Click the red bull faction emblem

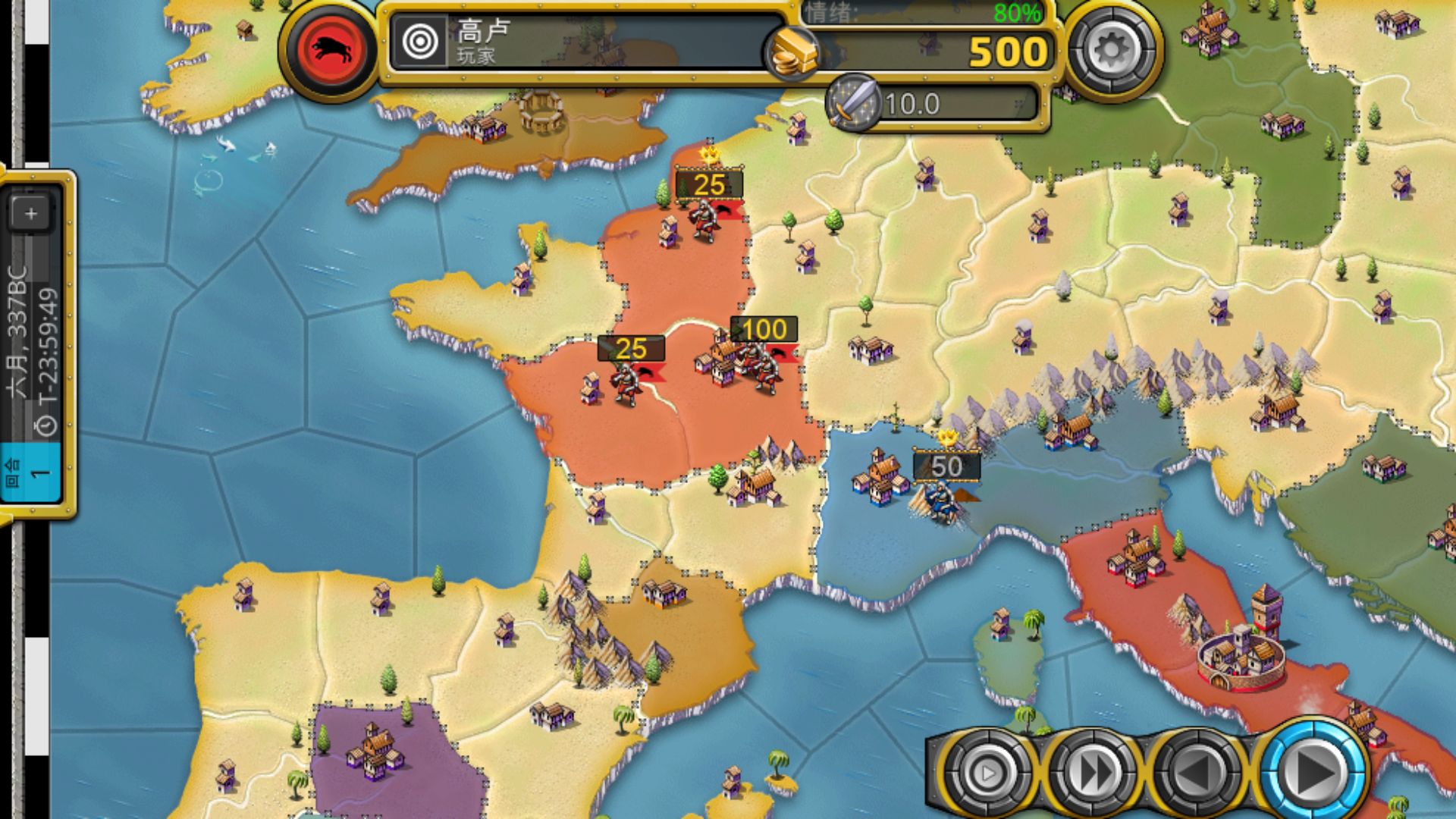[331, 50]
